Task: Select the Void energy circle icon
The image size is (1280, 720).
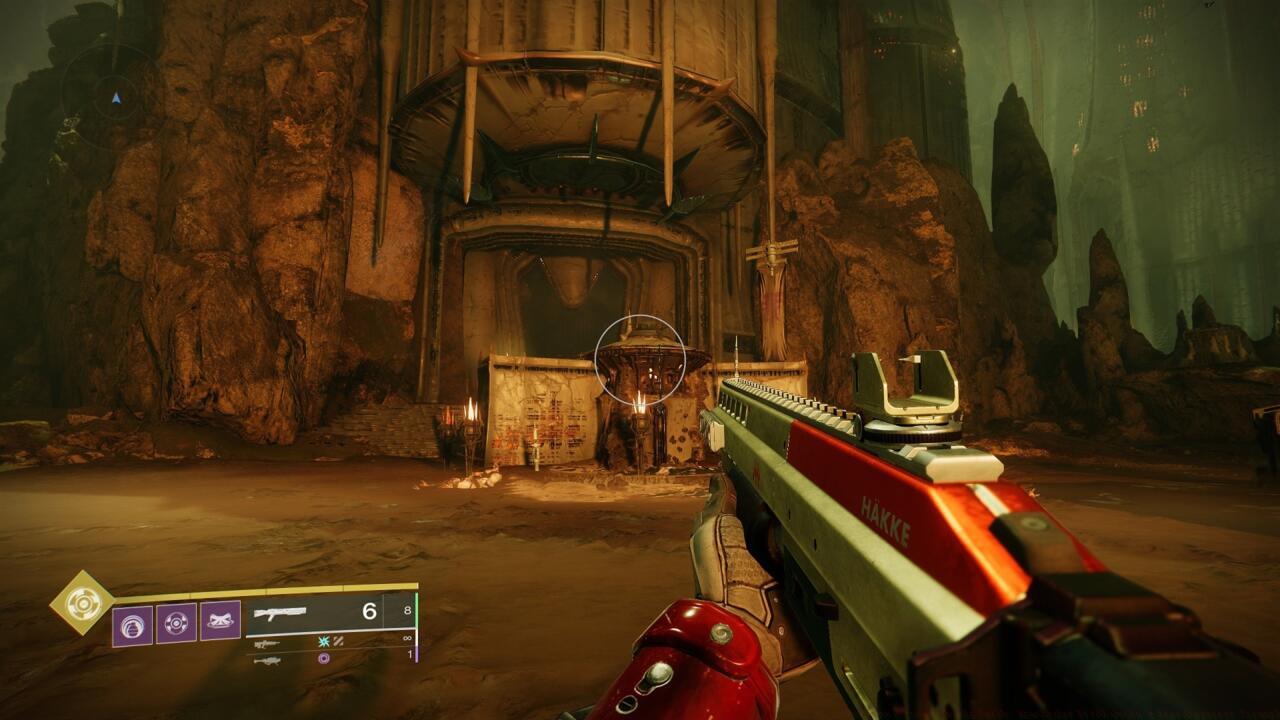Action: 324,656
